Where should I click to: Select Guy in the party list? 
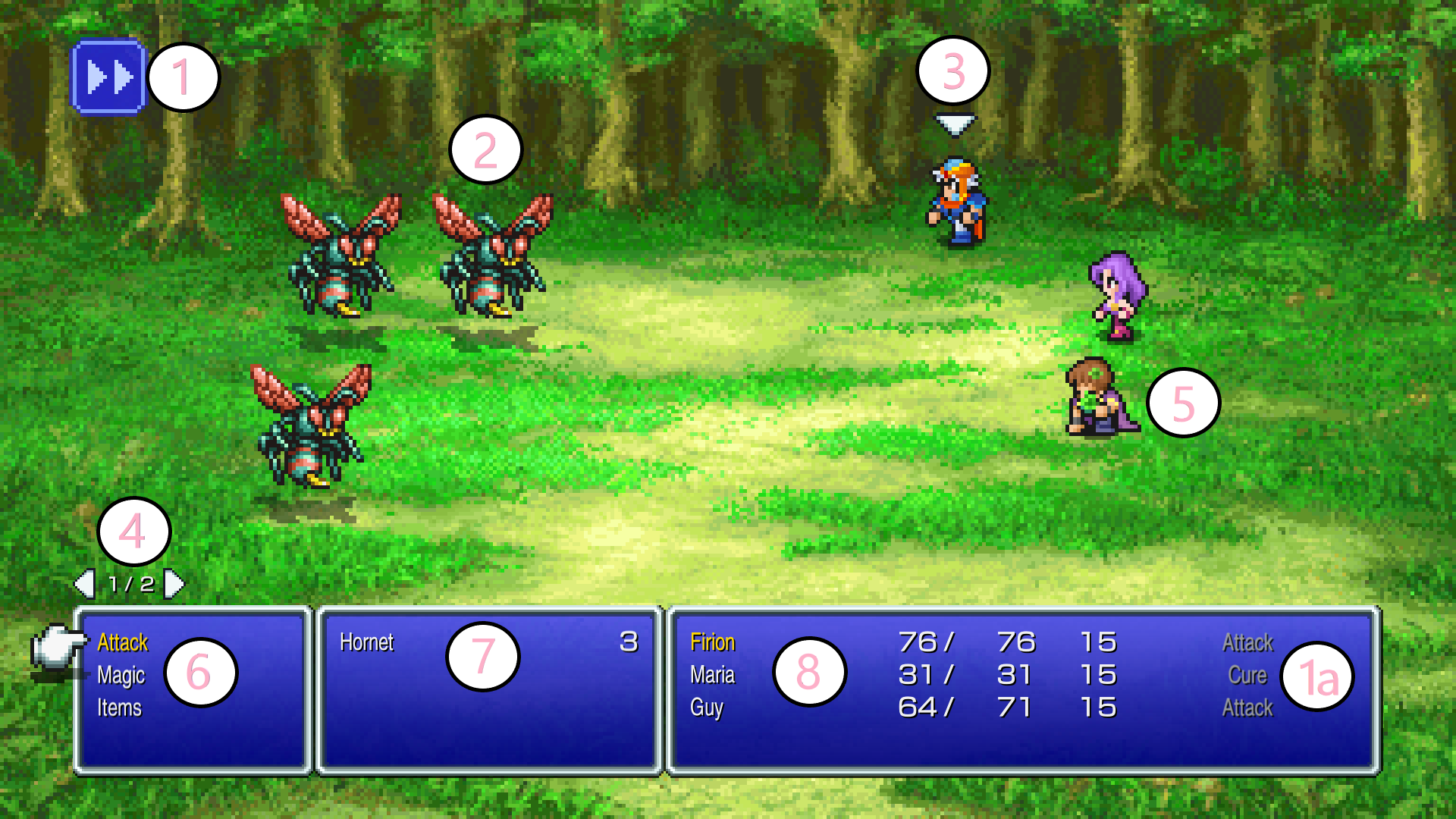(706, 708)
